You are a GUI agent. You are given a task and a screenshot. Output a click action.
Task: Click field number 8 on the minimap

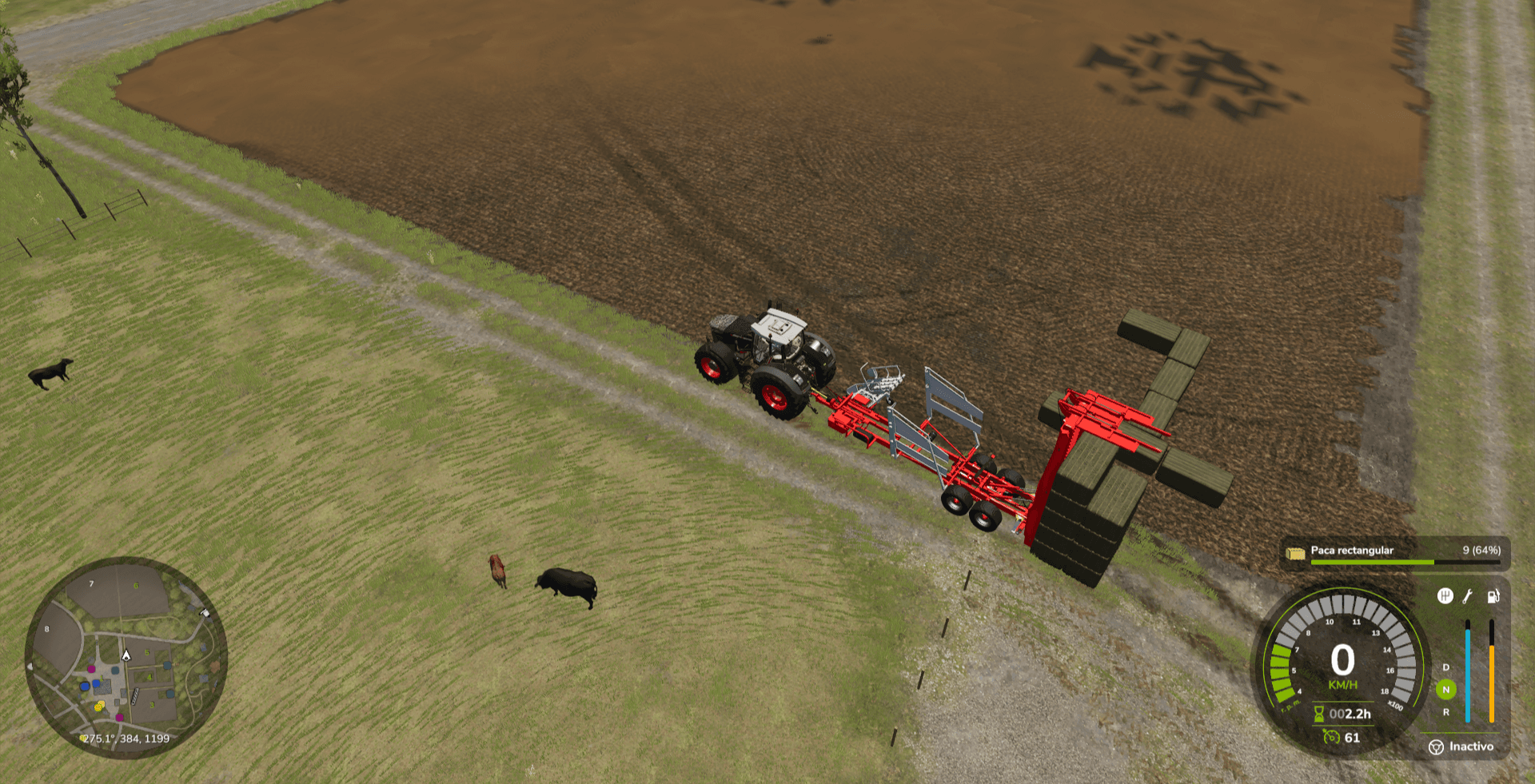point(47,630)
